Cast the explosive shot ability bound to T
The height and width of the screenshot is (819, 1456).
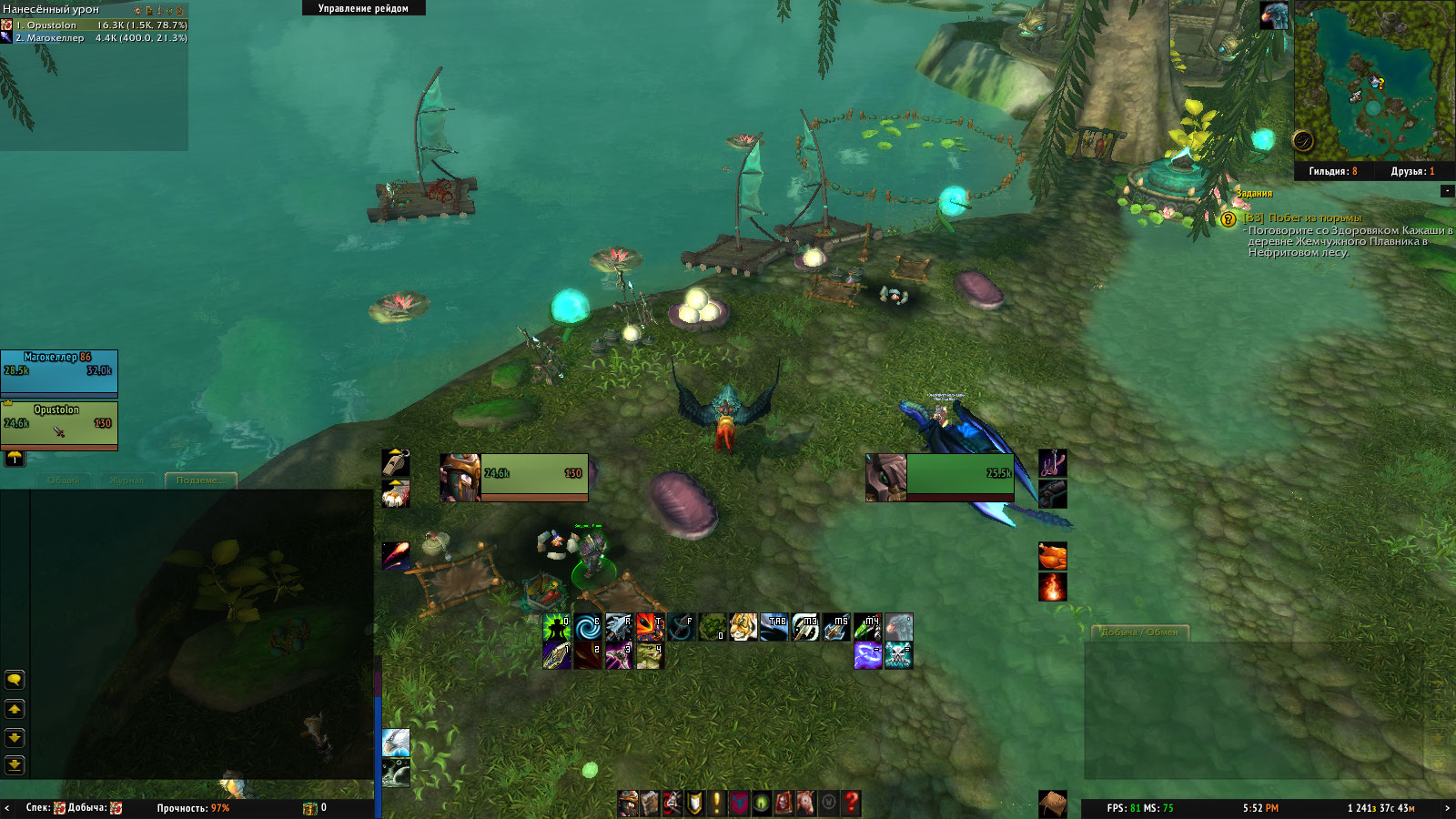coord(649,627)
